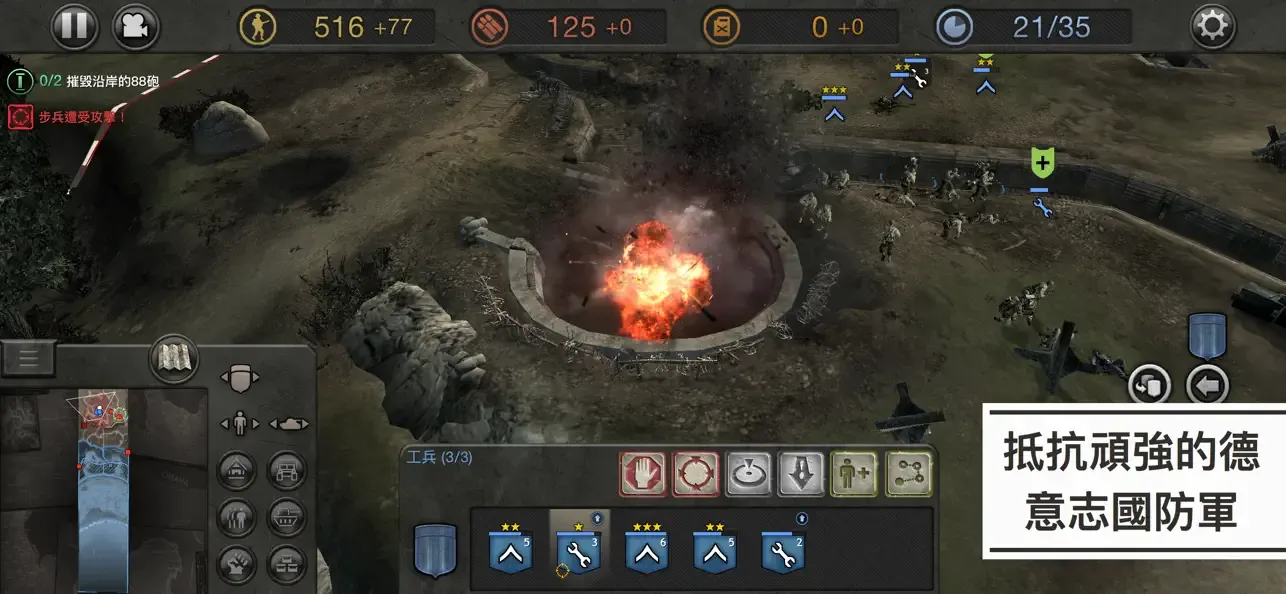The height and width of the screenshot is (594, 1286).
Task: Open the gear settings menu
Action: 1212,26
